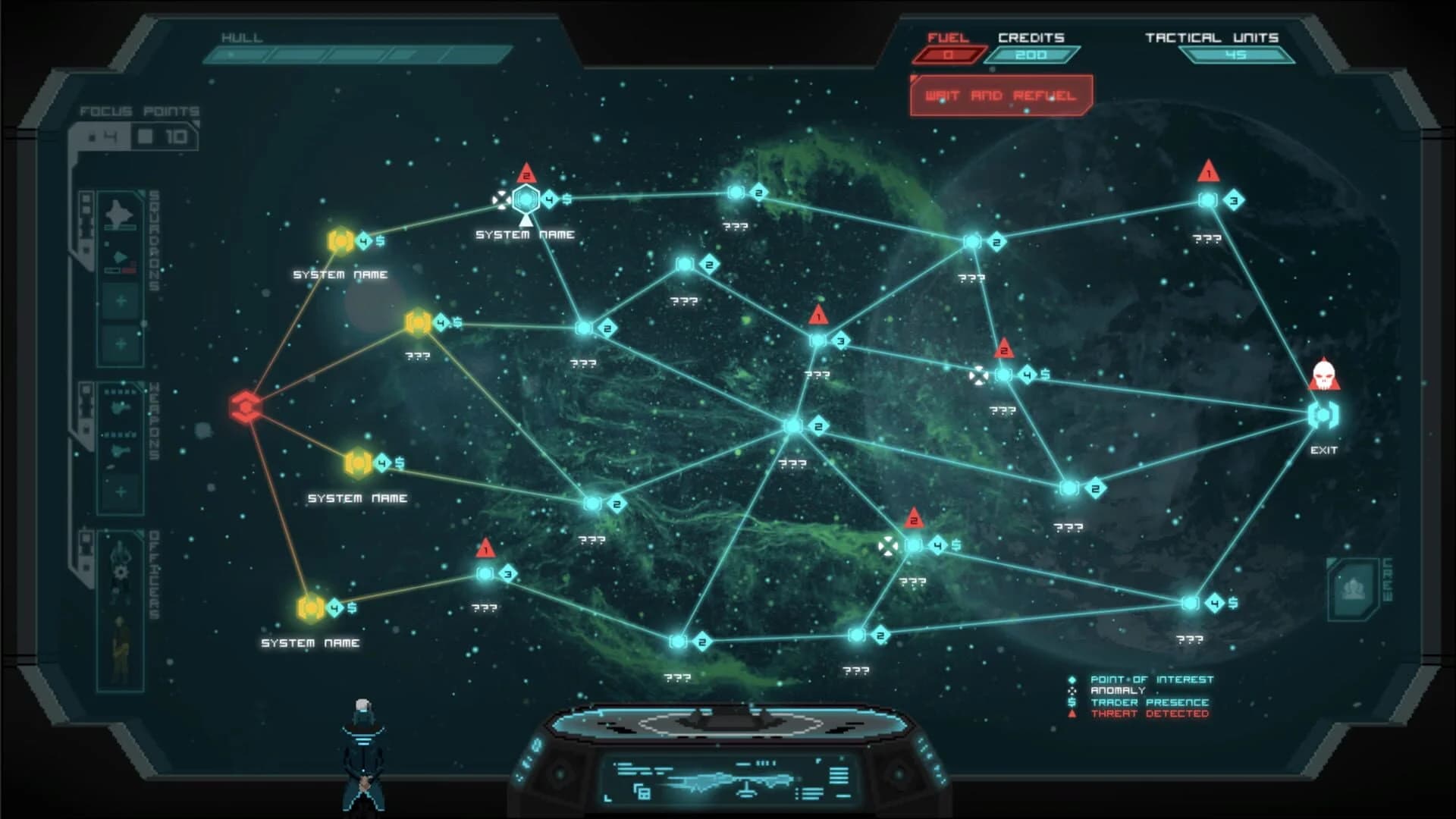This screenshot has width=1456, height=819.
Task: Add a squadron using the empty plus slot
Action: tap(119, 301)
